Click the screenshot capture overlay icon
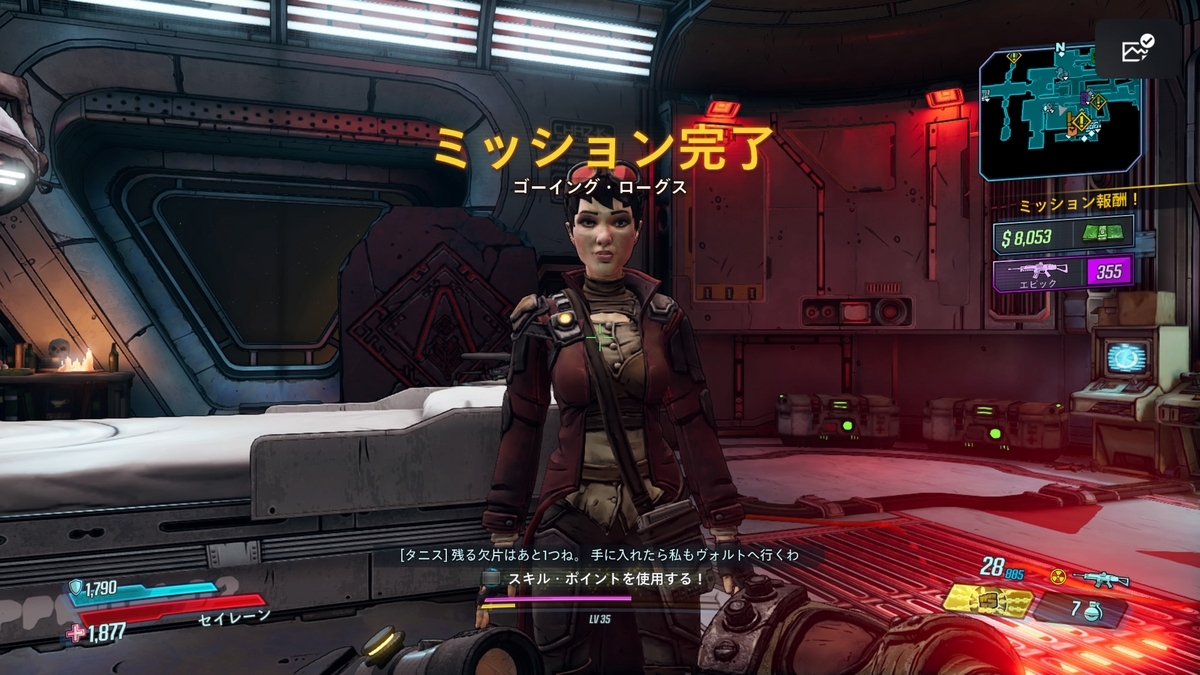 tap(1139, 49)
